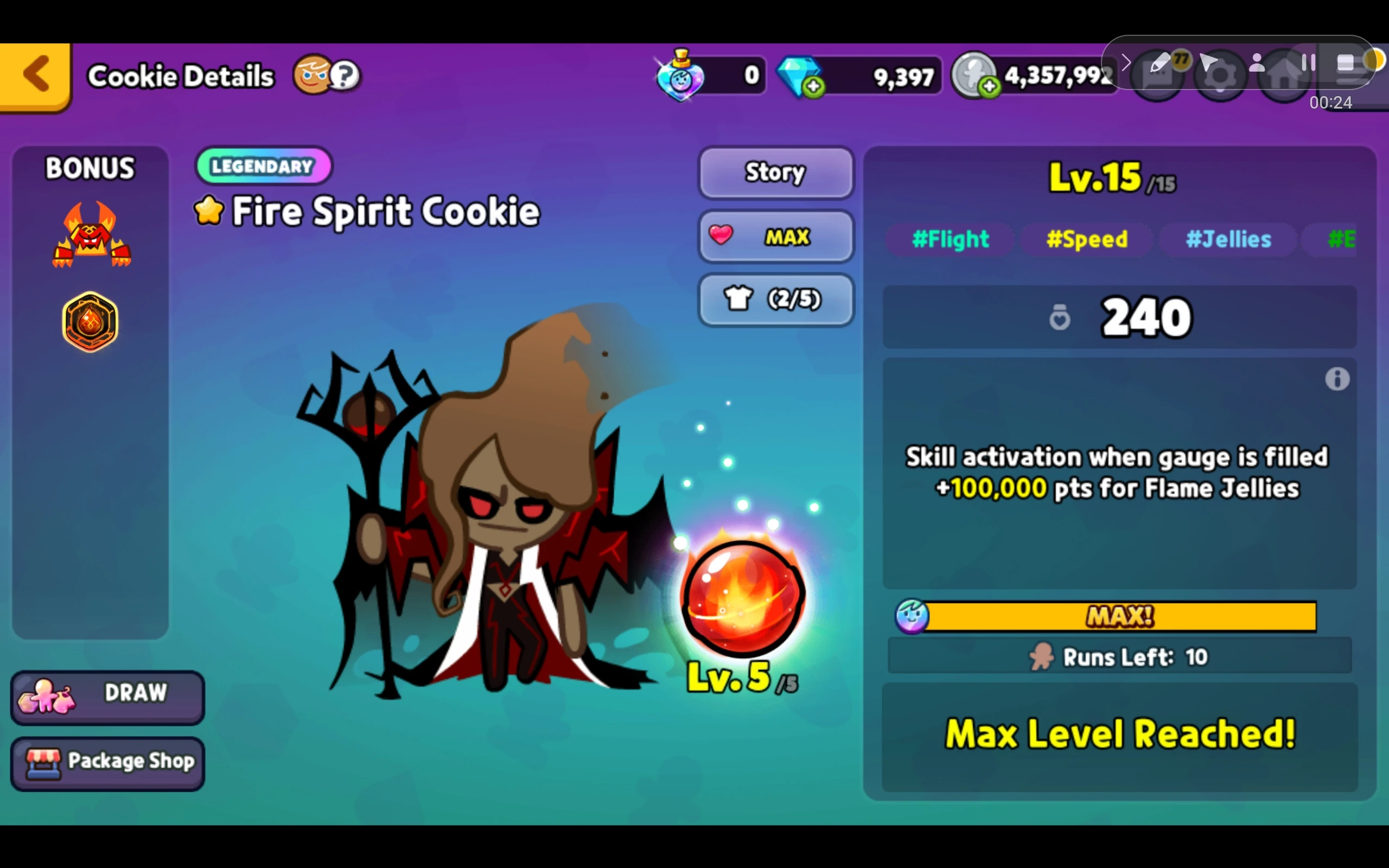1389x868 pixels.
Task: Tap the diamond plus icon to buy gems
Action: pos(814,86)
